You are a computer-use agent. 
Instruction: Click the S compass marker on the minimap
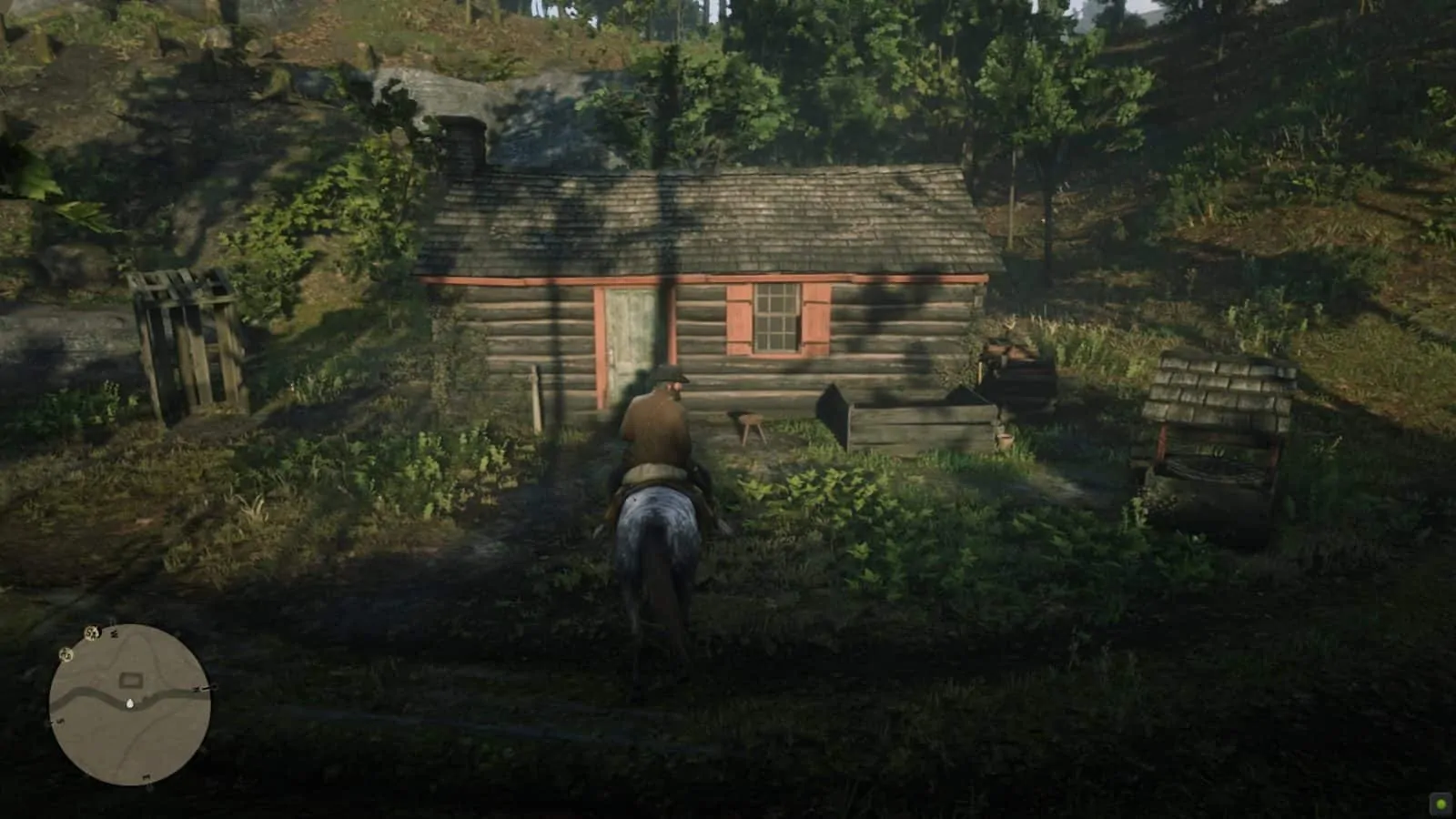tap(60, 720)
